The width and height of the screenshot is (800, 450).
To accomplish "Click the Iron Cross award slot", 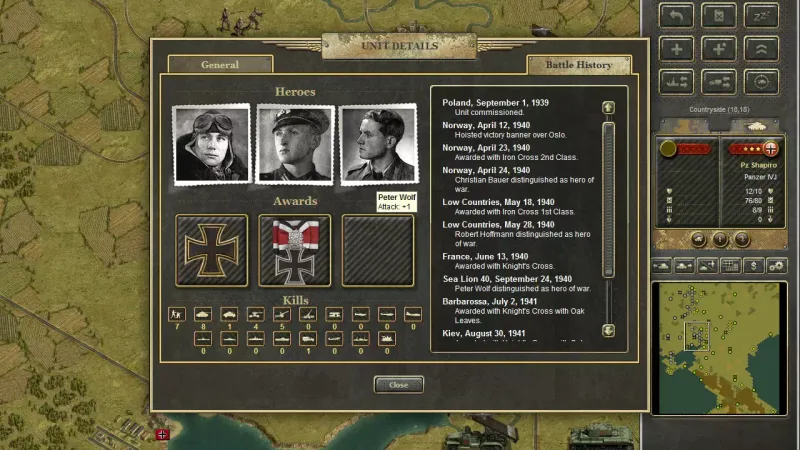I will (211, 250).
